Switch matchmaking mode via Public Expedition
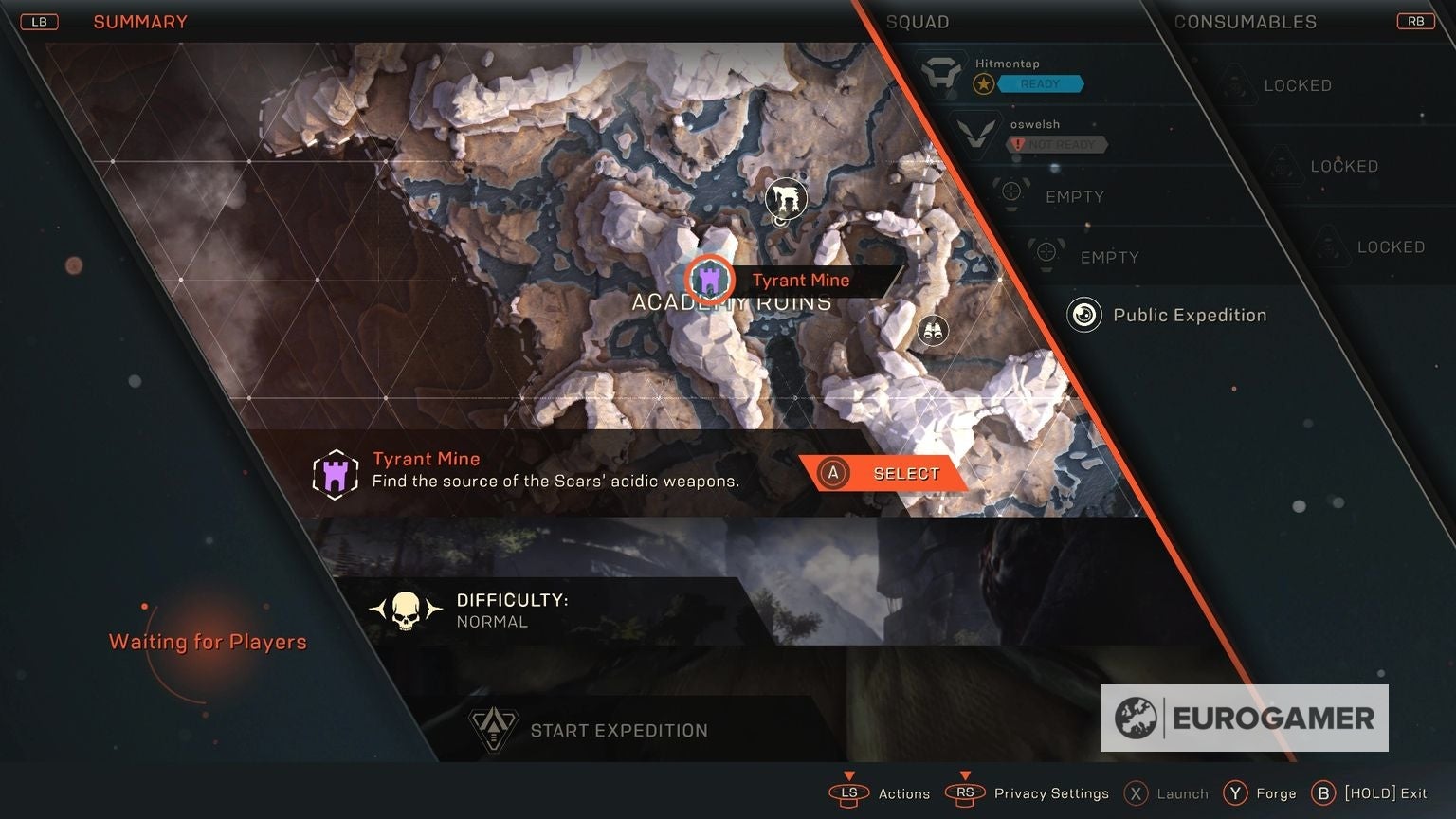Screen dimensions: 1456x819 click(x=1190, y=314)
